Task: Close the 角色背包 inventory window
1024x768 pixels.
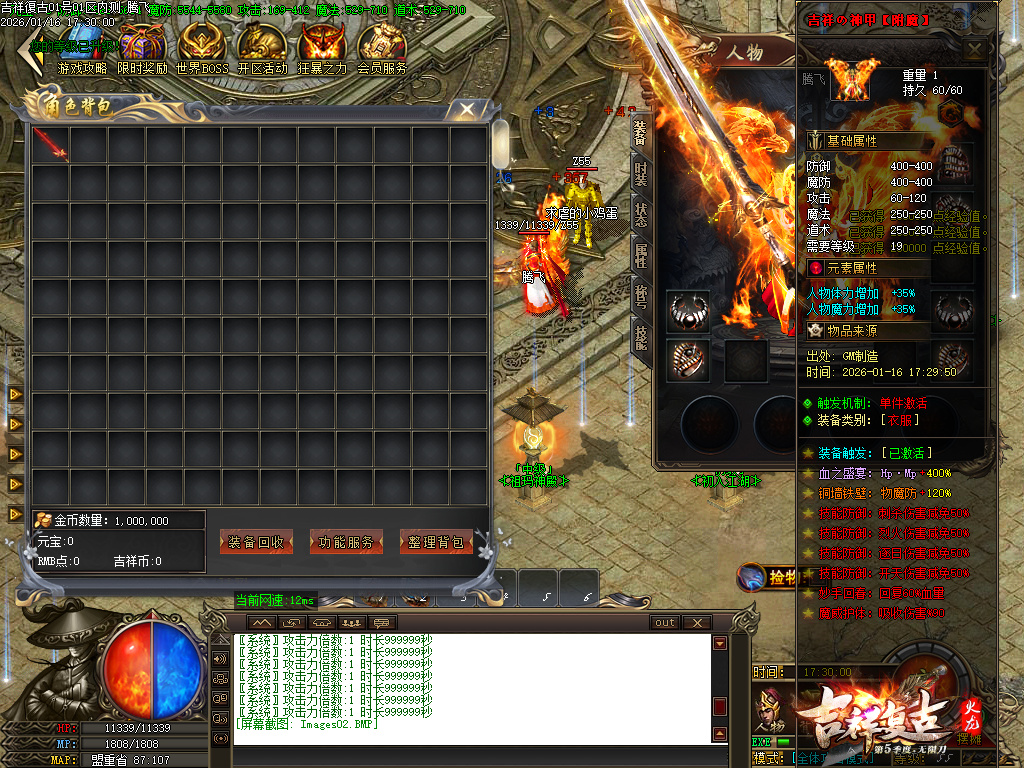Action: point(465,109)
